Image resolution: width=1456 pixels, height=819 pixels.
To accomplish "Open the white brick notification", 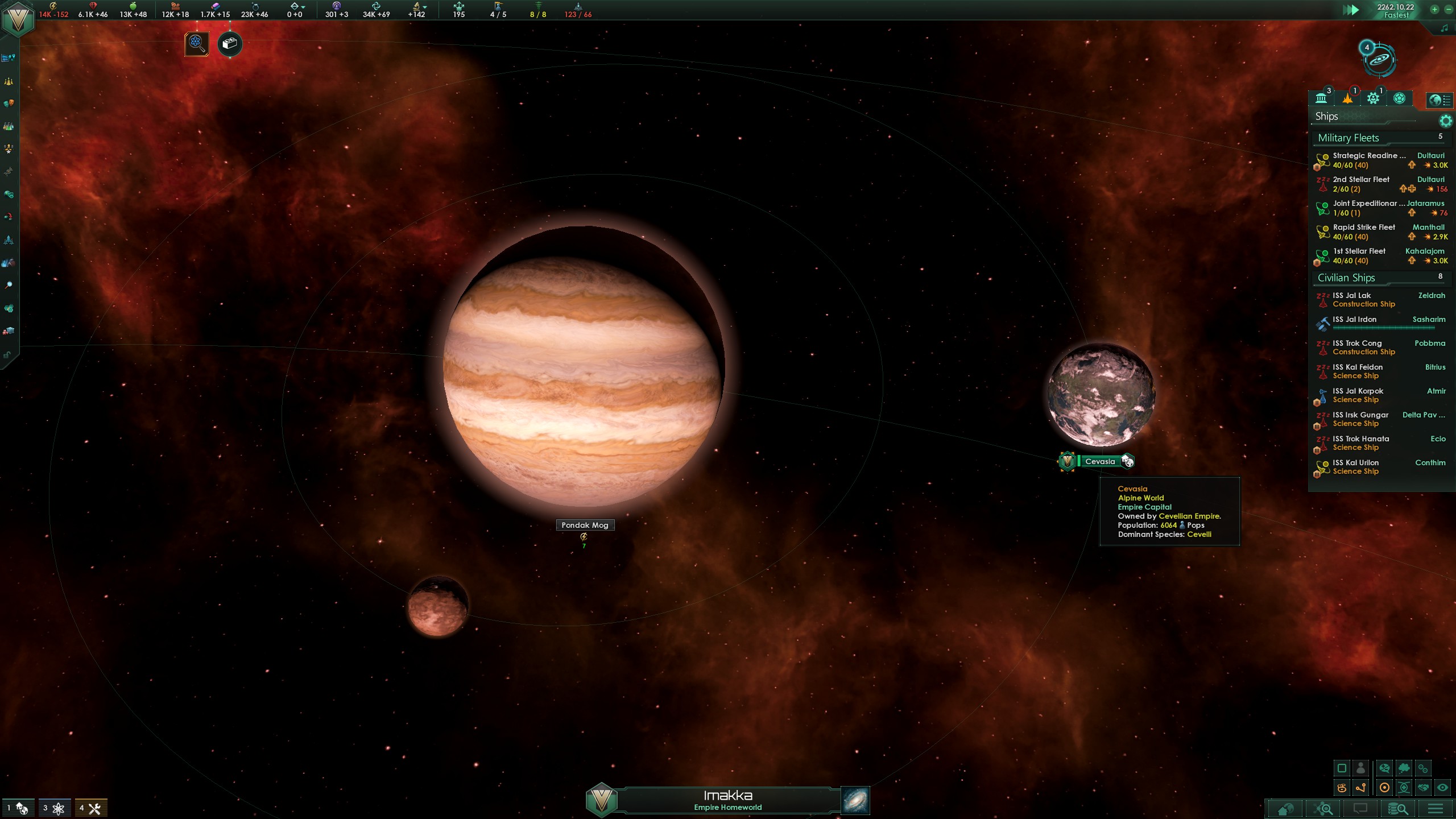I will 230,44.
